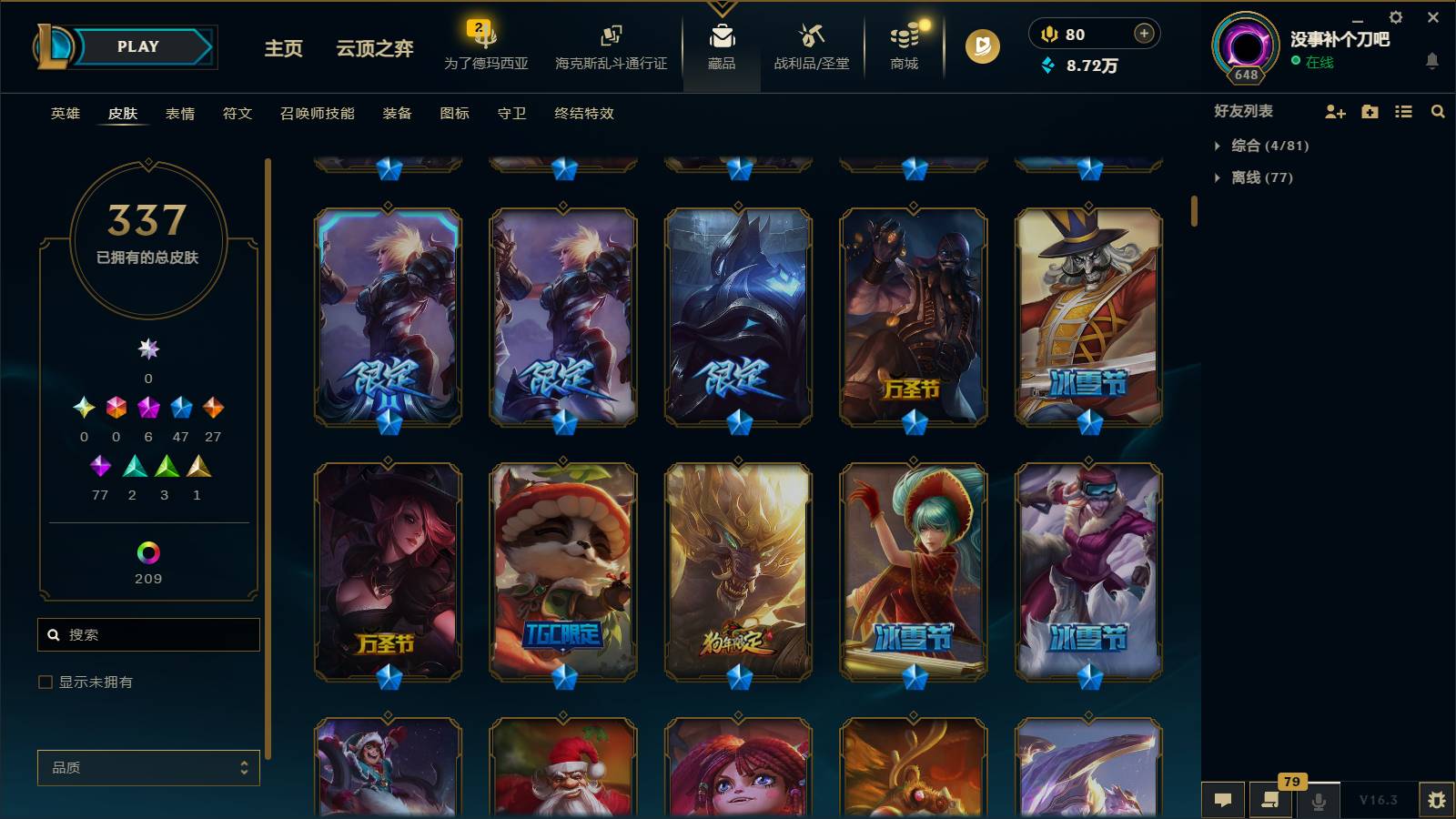
Task: Open the friend list search icon
Action: point(1438,112)
